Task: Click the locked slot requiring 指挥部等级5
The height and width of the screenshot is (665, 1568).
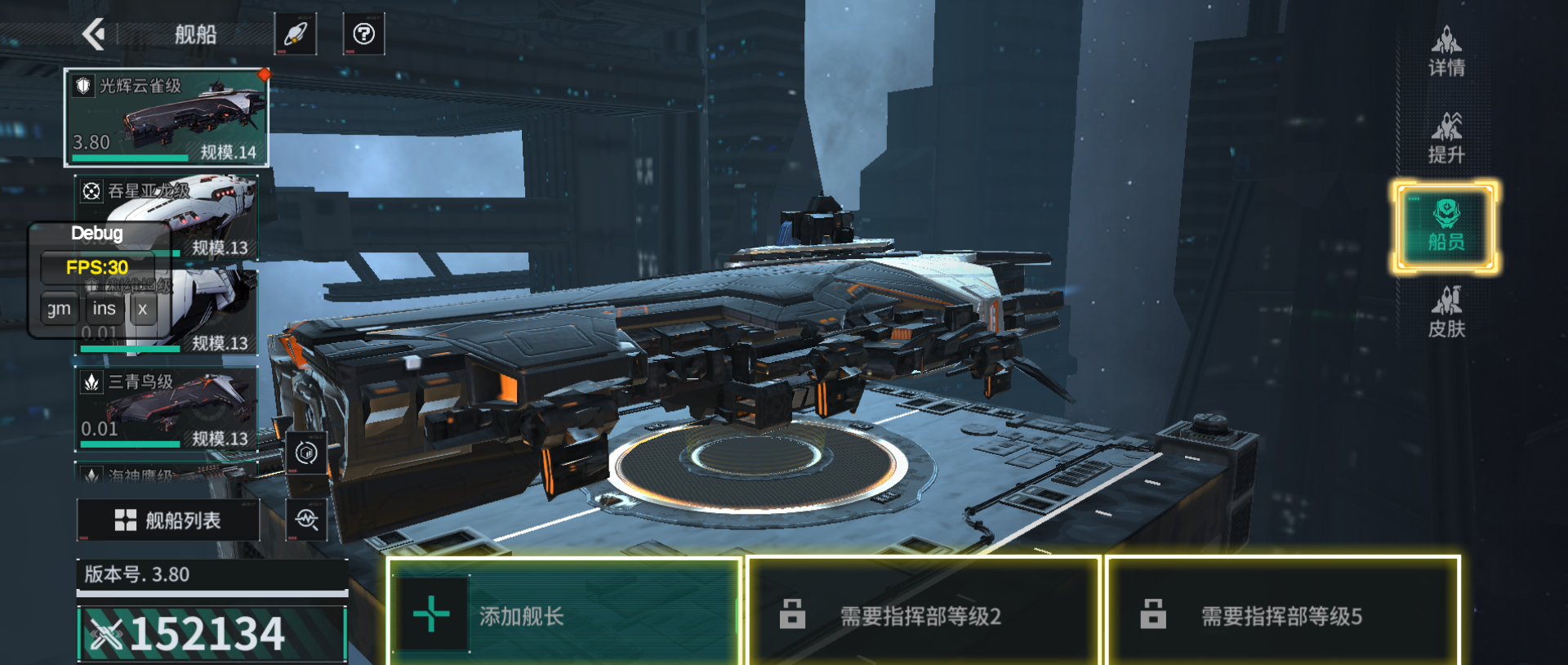Action: [x=1283, y=614]
